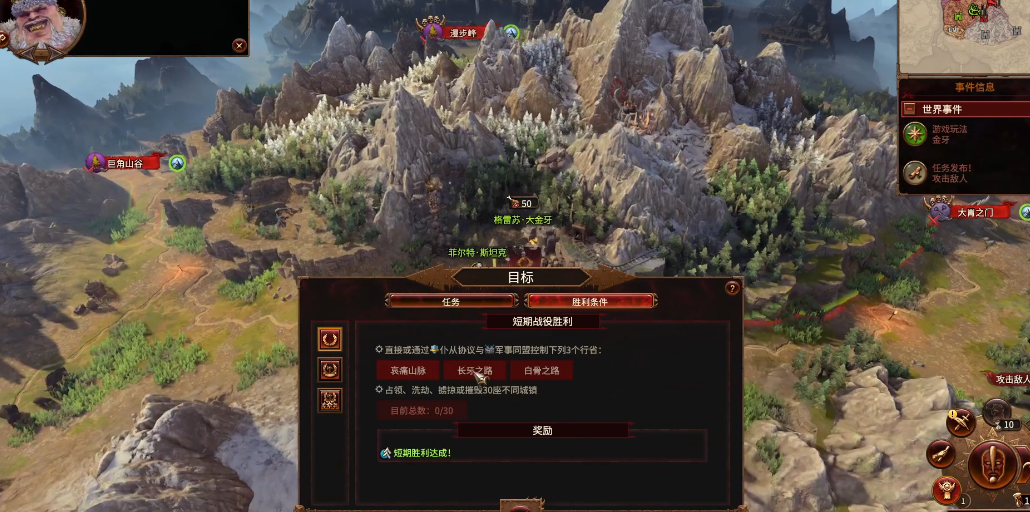
Task: Select the 哀痛山脉 province button
Action: (408, 370)
